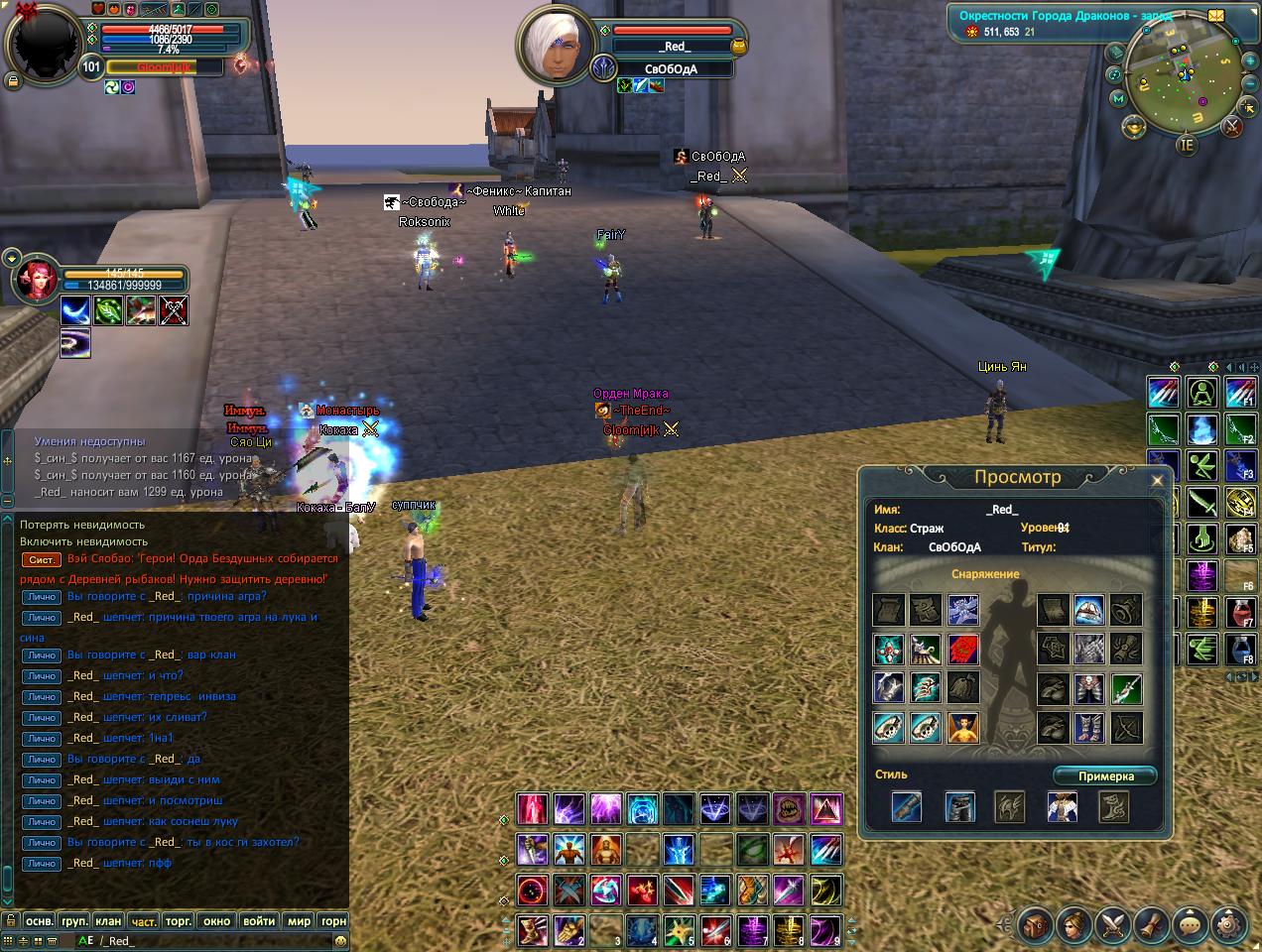Open the мир chat channel tab
The height and width of the screenshot is (952, 1262).
[x=299, y=921]
